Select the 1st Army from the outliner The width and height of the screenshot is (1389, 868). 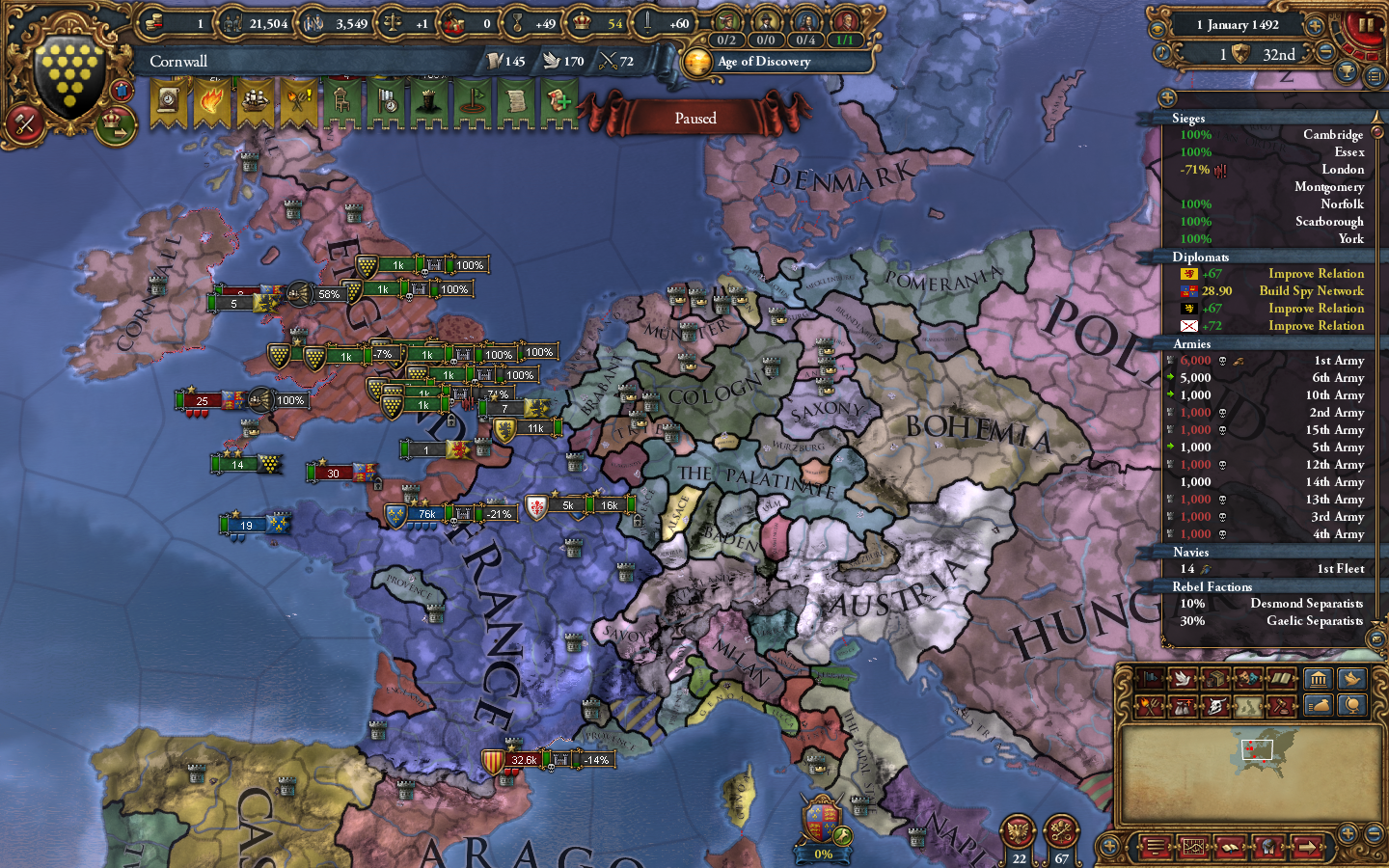[1336, 360]
